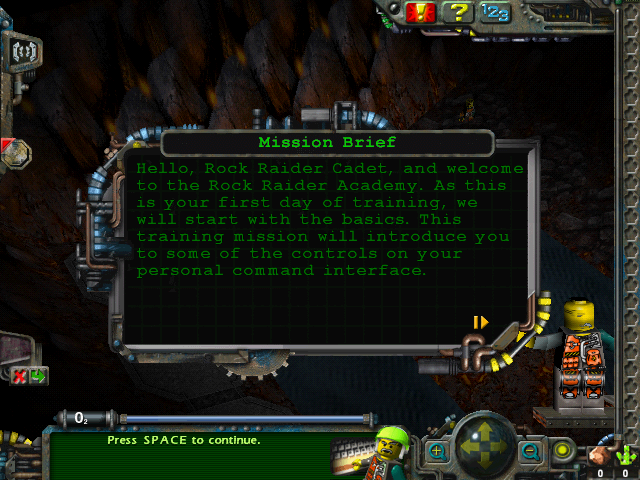Click the red exclamation alert button
This screenshot has height=480, width=640.
click(x=421, y=12)
